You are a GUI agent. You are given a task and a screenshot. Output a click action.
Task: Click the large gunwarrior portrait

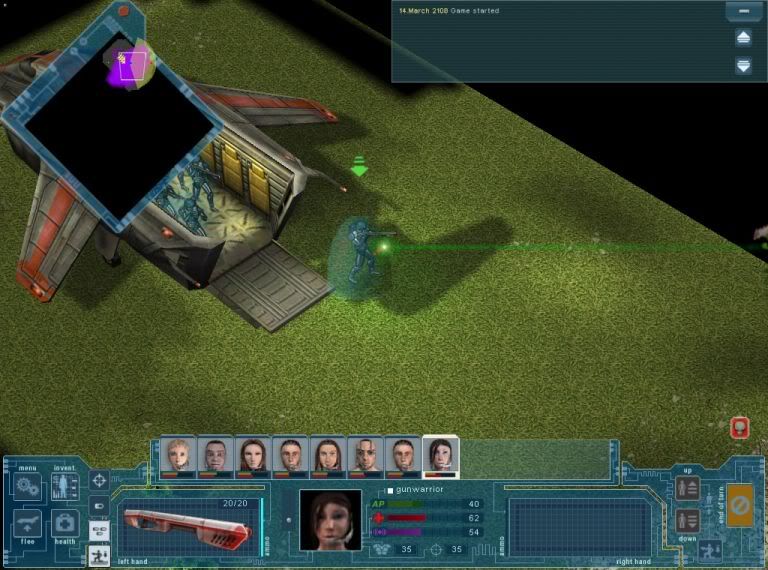(x=330, y=519)
